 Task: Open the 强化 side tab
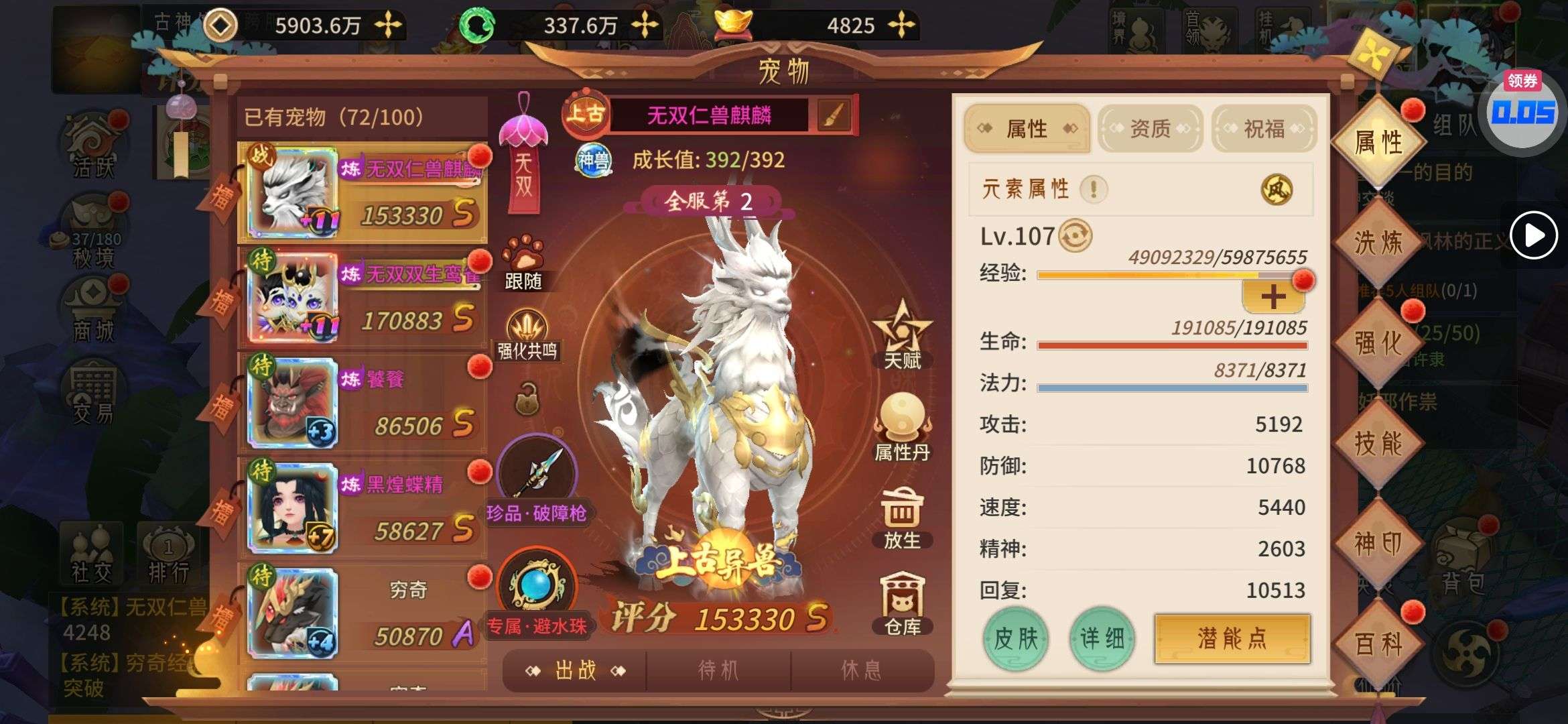tap(1378, 343)
